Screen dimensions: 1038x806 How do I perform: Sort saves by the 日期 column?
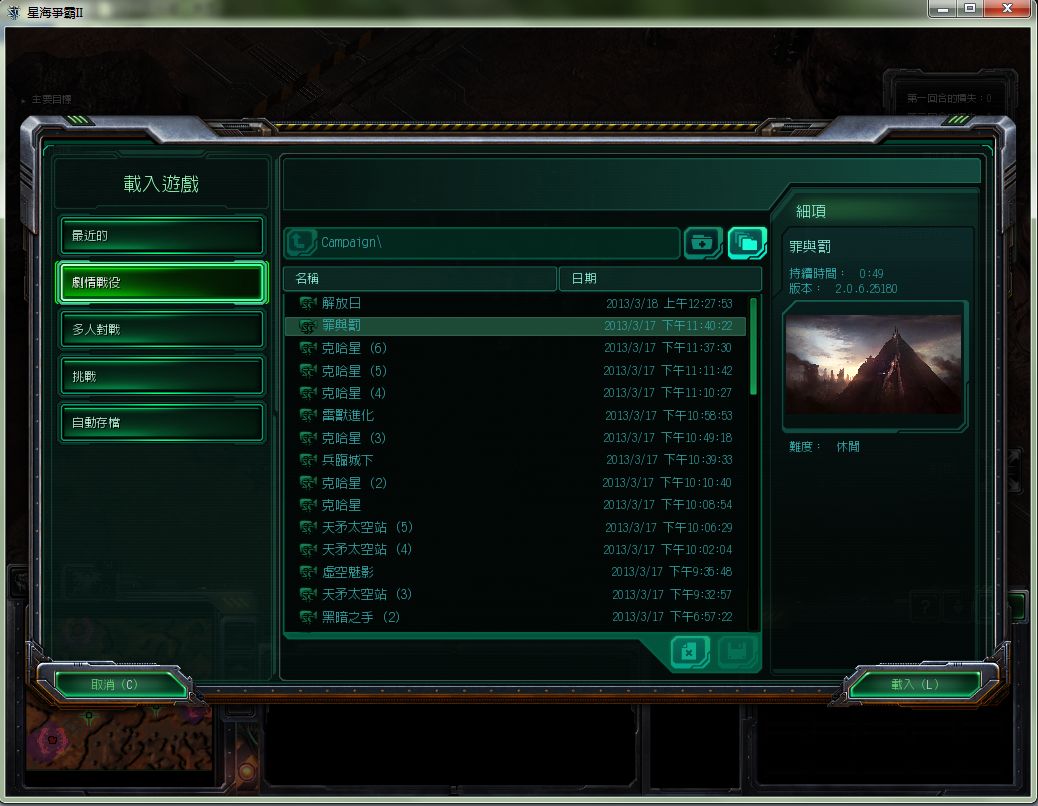pos(658,278)
